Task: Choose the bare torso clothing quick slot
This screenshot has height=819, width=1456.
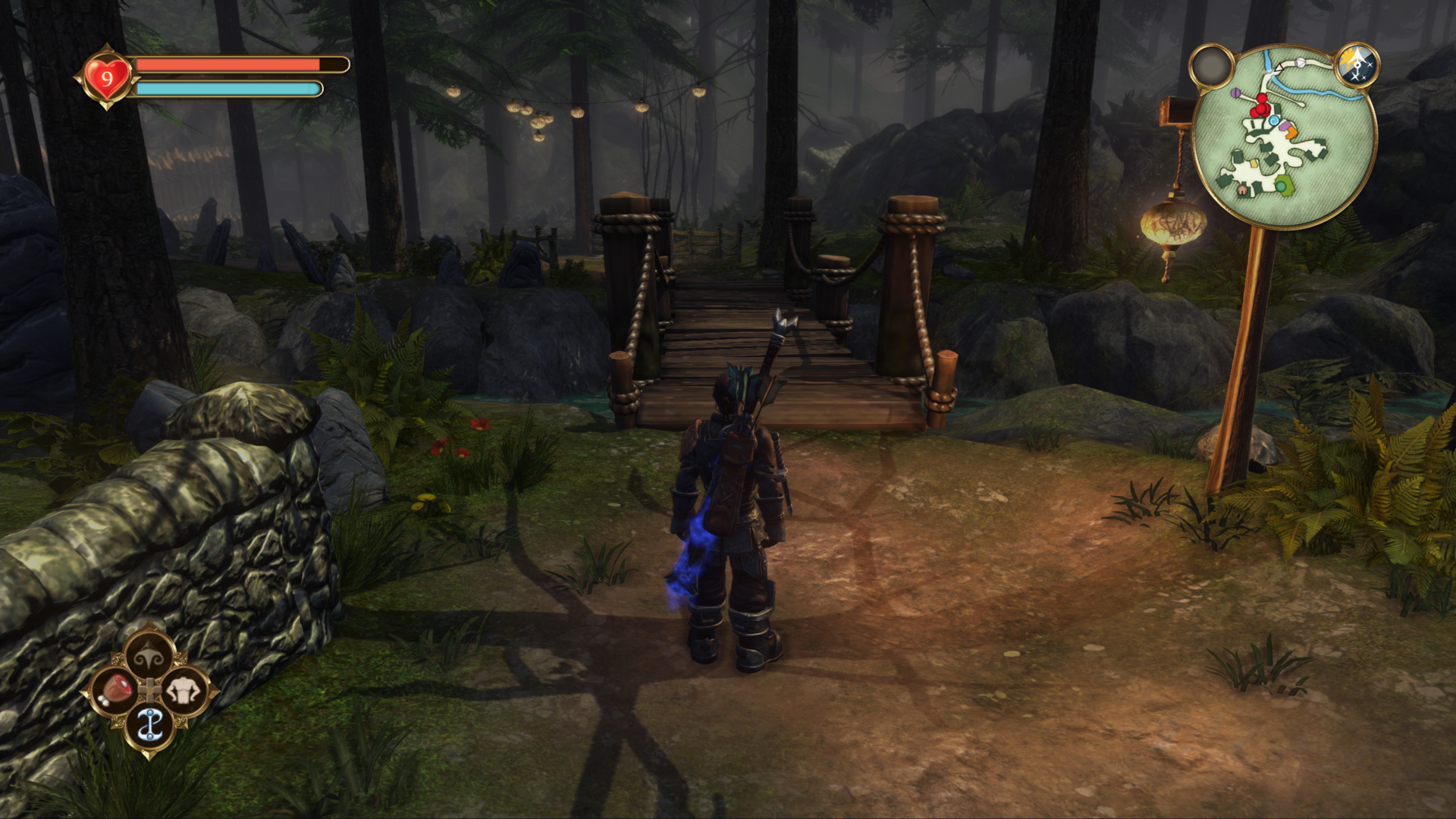Action: point(184,691)
